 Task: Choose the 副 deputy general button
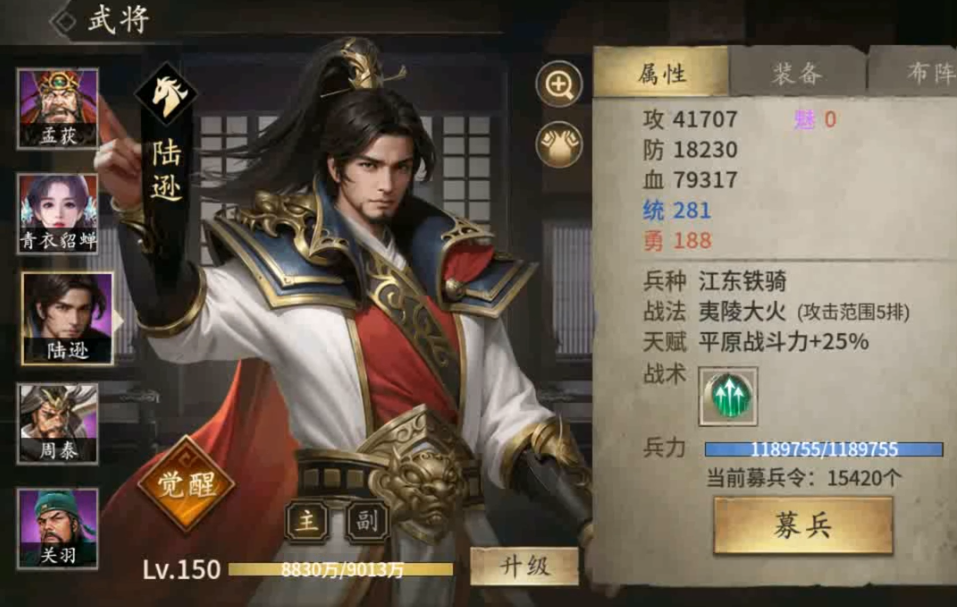366,521
